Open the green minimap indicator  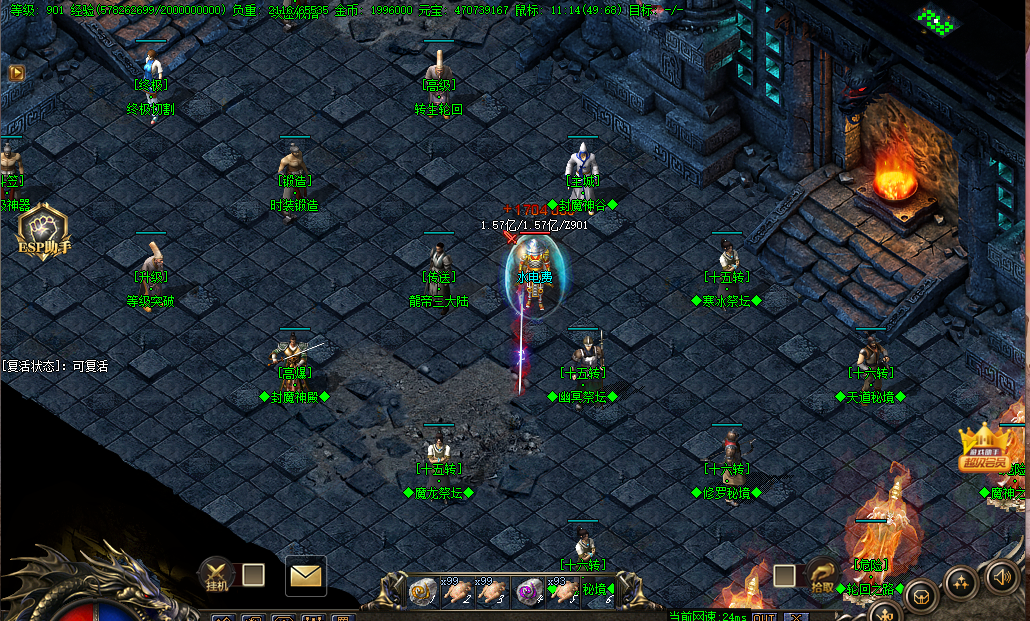click(937, 21)
